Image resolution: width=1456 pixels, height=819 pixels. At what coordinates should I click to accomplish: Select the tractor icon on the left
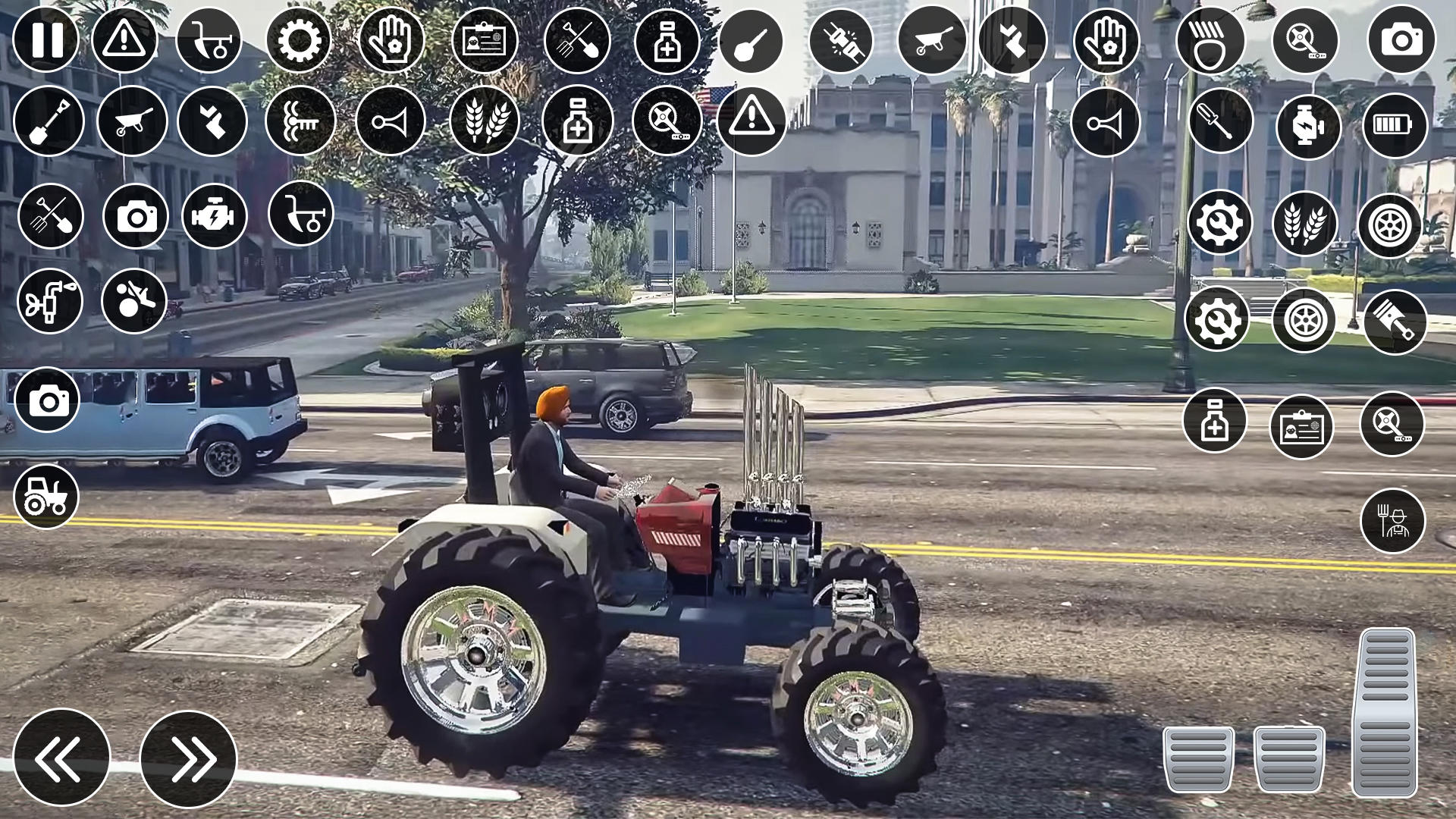click(47, 497)
